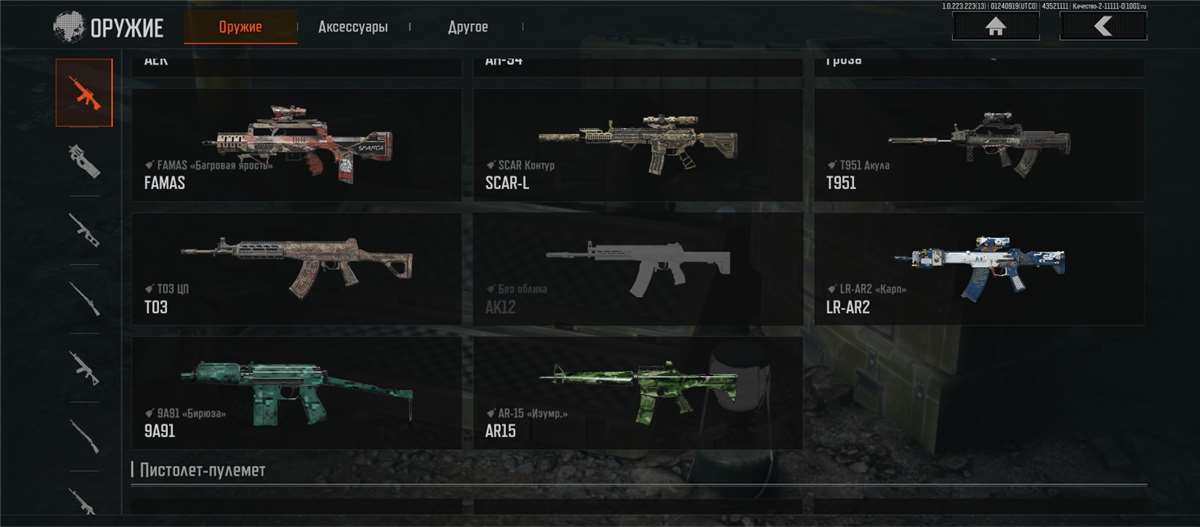Screen dimensions: 1200x527
Task: Select the orange assault rifle category icon
Action: point(84,93)
